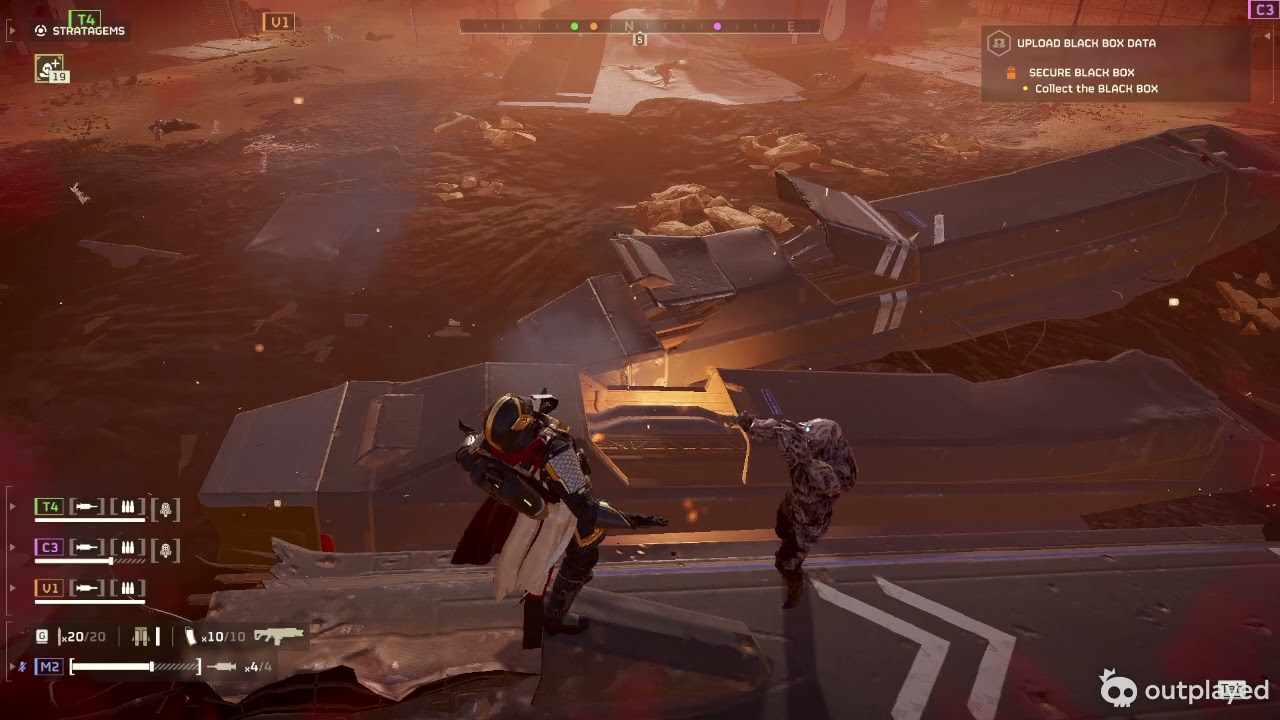Click the V1 teammate marker above the field

pyautogui.click(x=278, y=22)
